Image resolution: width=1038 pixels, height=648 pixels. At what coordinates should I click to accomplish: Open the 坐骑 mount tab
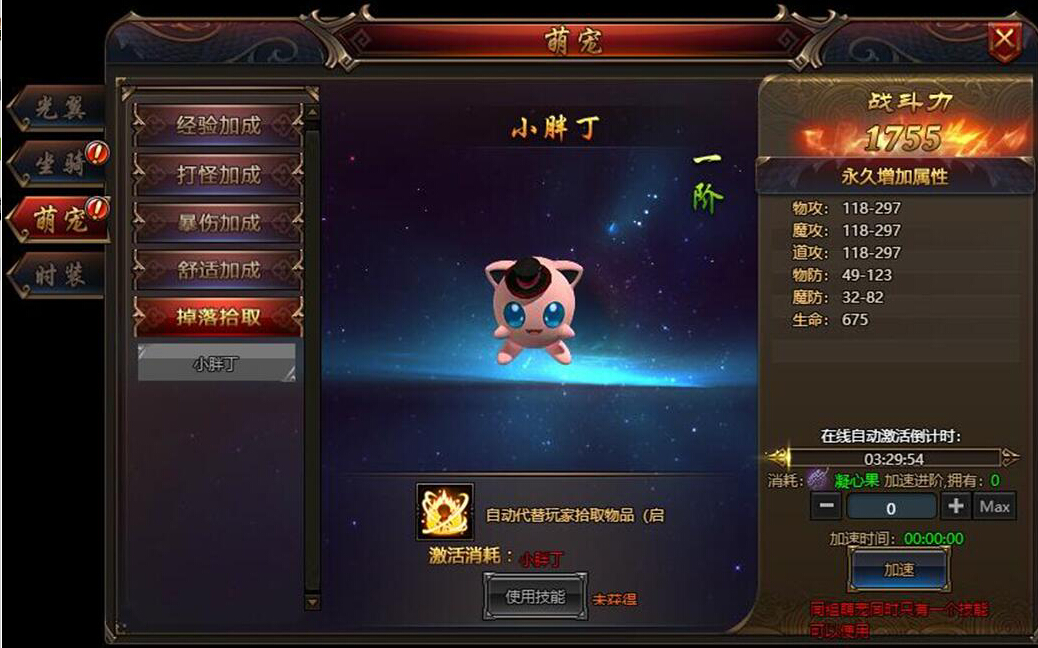[x=60, y=165]
